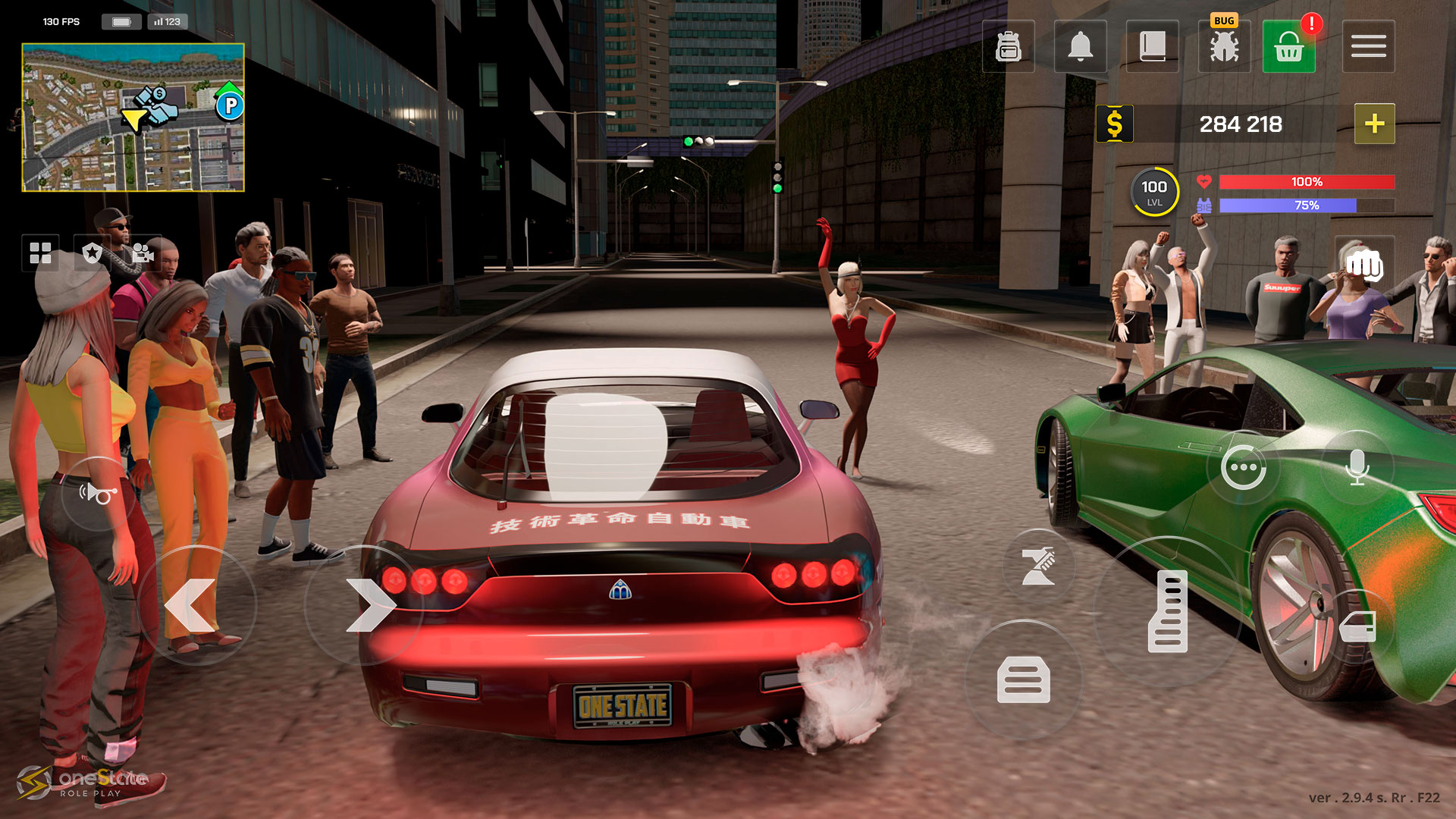Honk the car horn
The width and height of the screenshot is (1456, 819).
98,494
